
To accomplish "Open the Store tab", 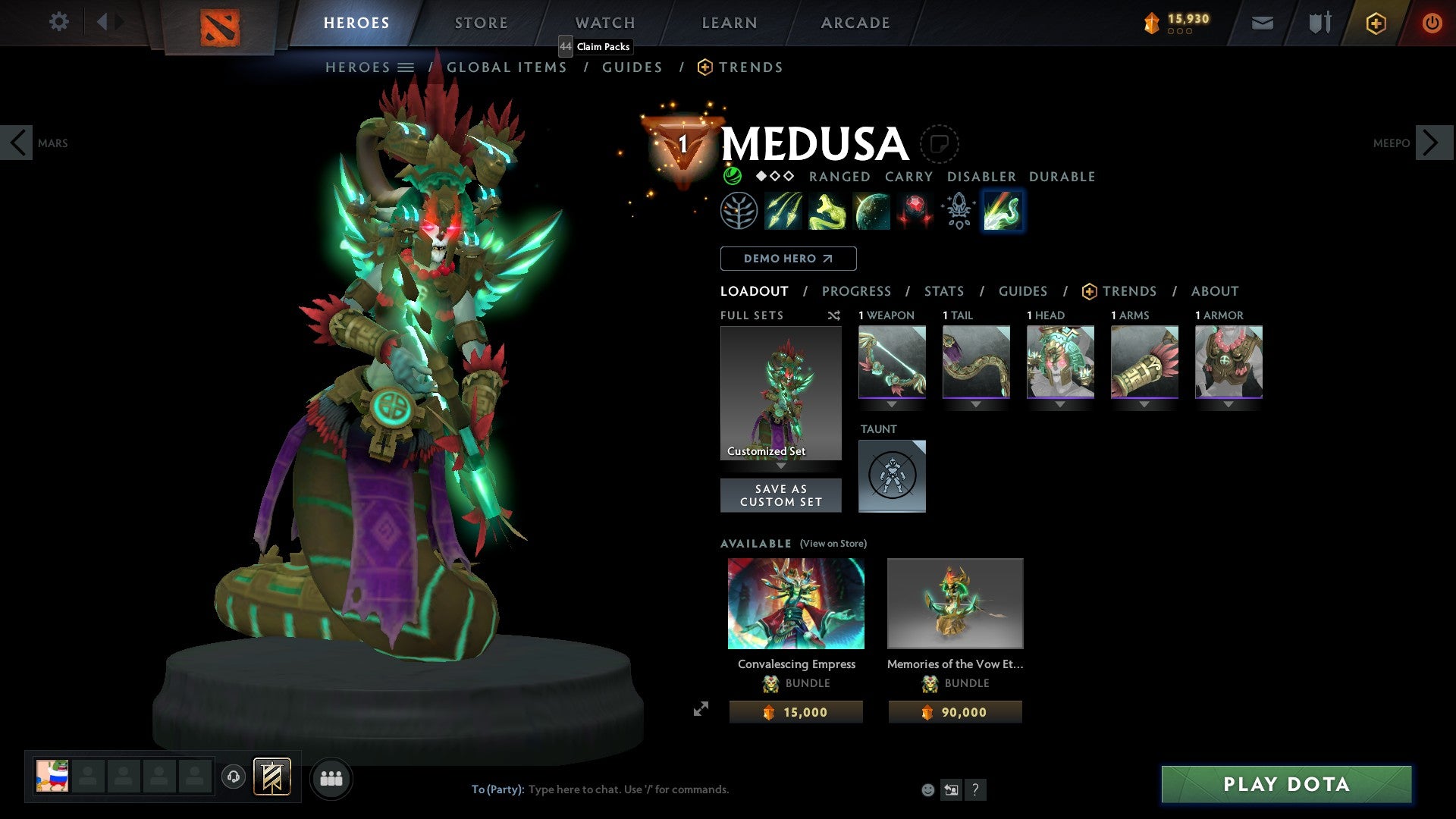I will click(x=481, y=23).
